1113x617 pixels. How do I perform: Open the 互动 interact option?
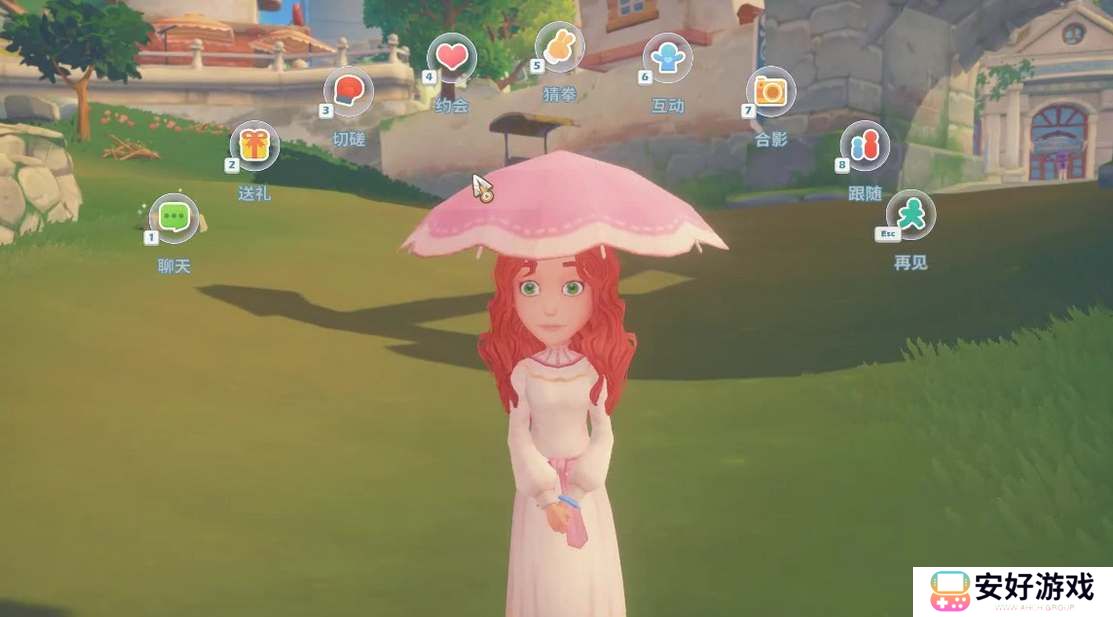pyautogui.click(x=667, y=57)
